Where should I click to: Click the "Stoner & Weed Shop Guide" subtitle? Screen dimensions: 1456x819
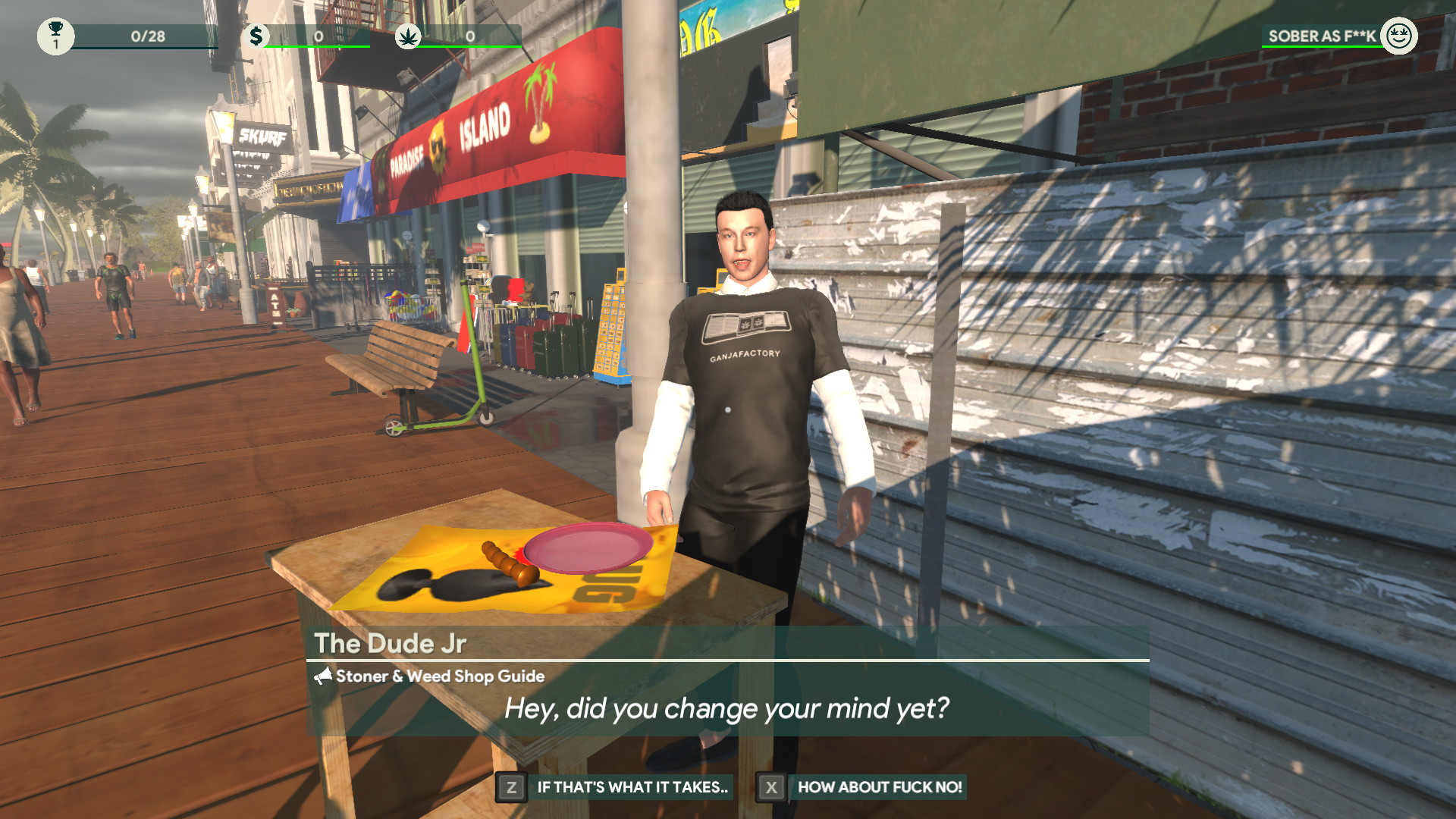tap(440, 676)
